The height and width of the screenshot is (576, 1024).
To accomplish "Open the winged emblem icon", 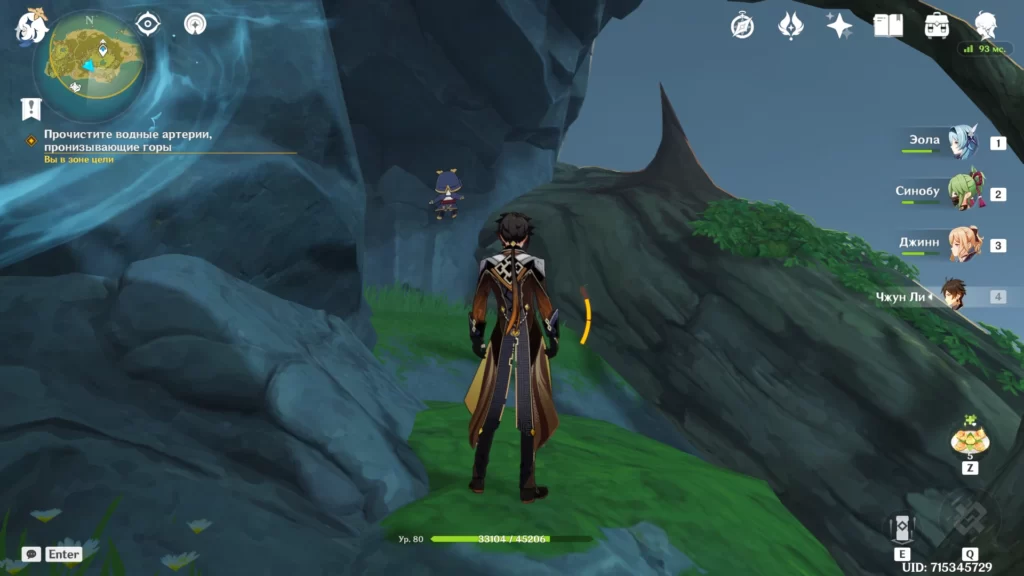I will pos(791,26).
